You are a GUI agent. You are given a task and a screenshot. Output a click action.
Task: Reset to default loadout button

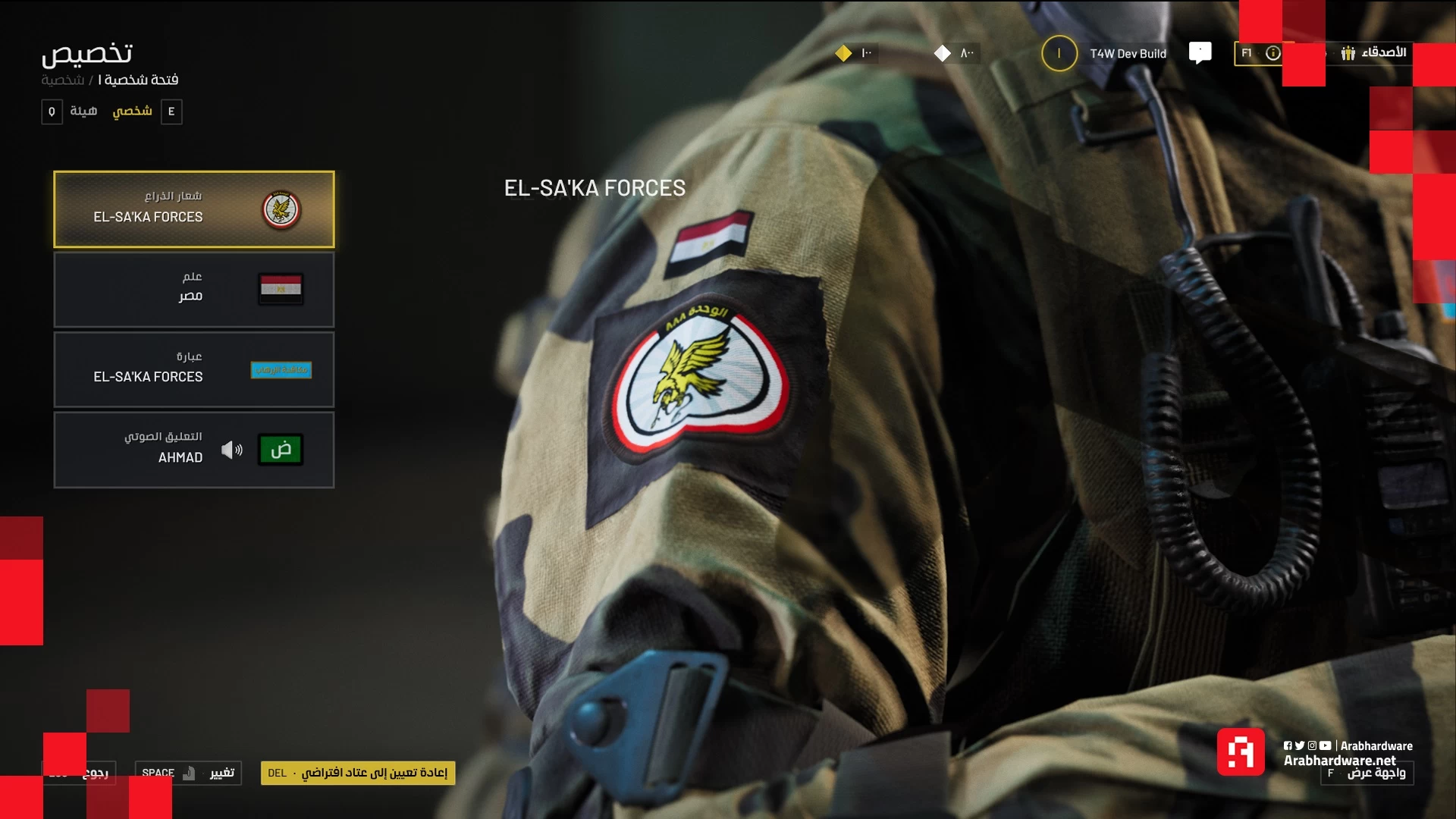coord(358,773)
